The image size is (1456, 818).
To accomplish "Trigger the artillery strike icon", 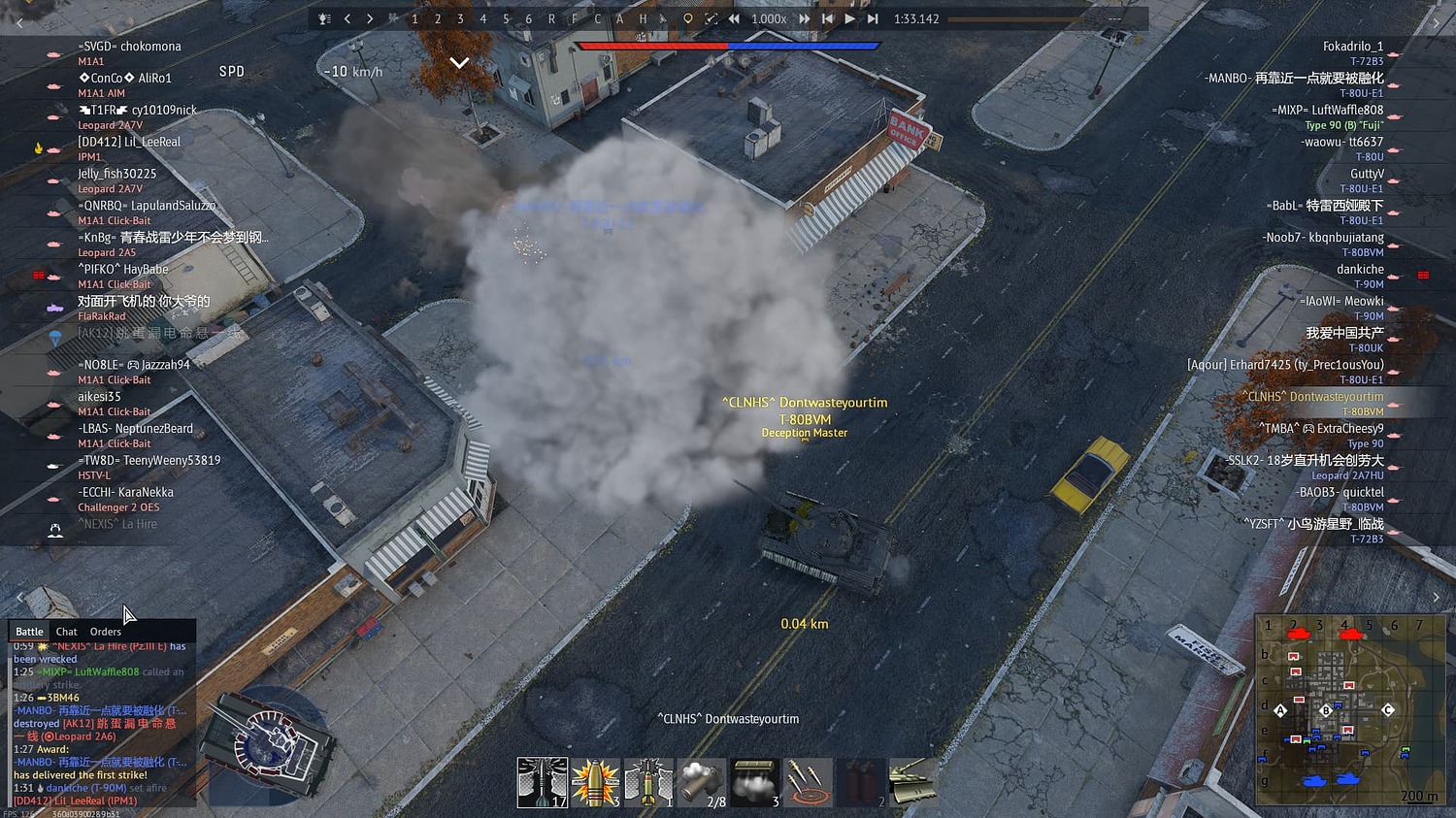I will click(x=807, y=782).
